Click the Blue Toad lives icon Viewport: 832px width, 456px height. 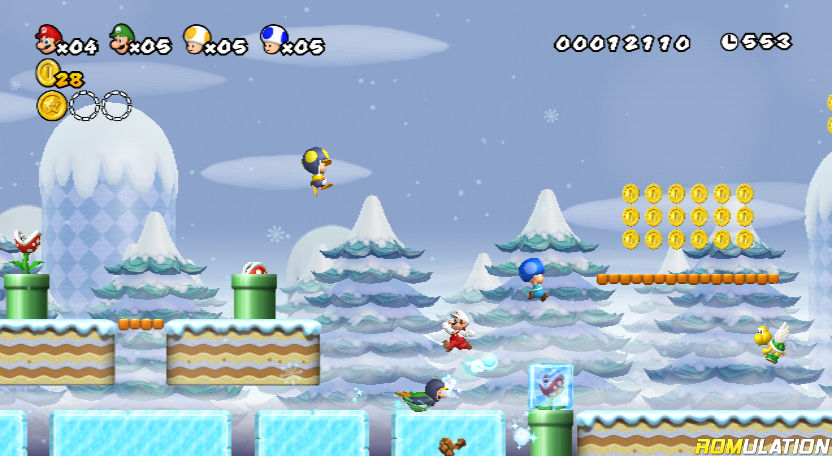[x=272, y=39]
